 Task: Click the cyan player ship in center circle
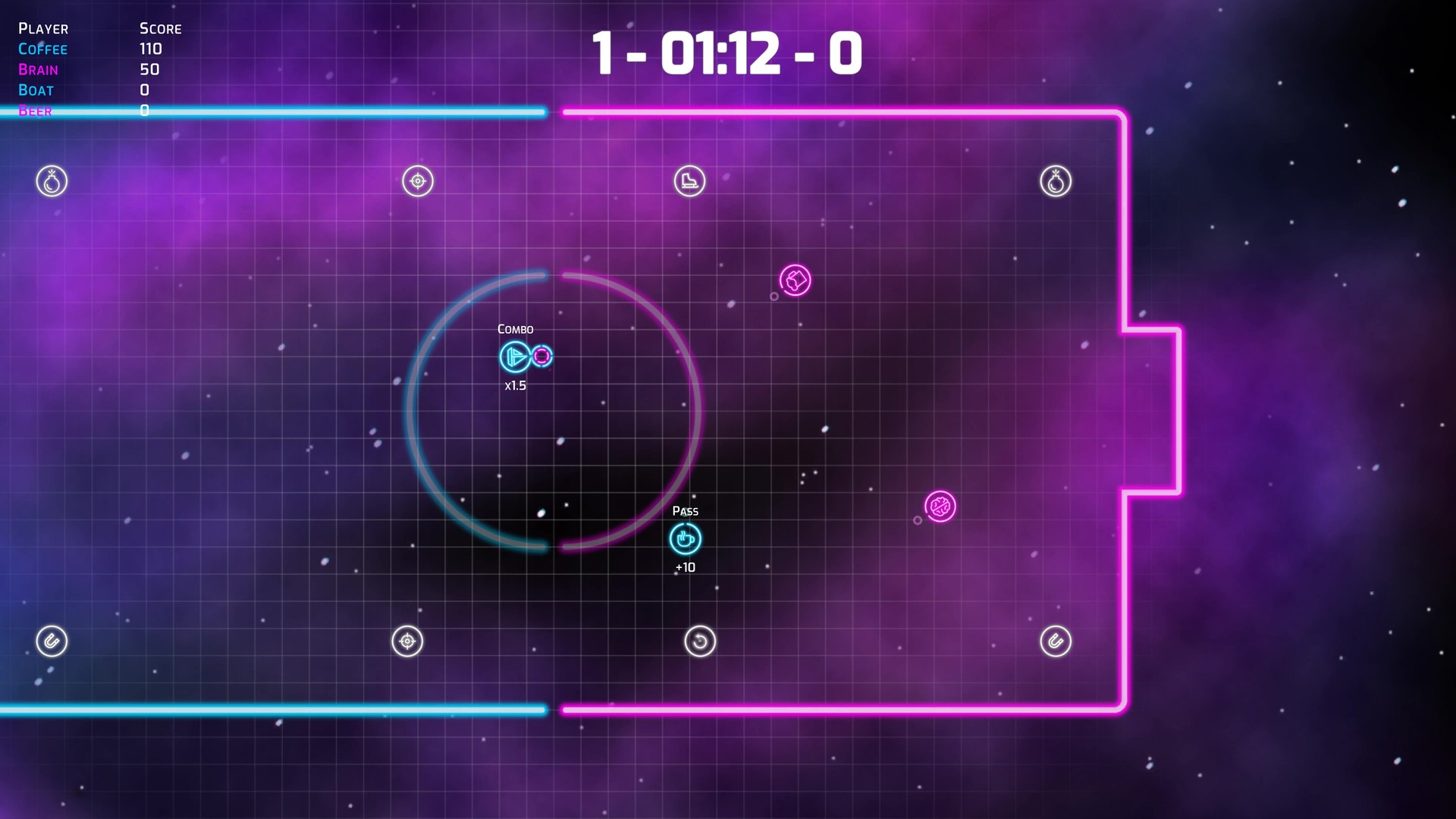click(514, 357)
